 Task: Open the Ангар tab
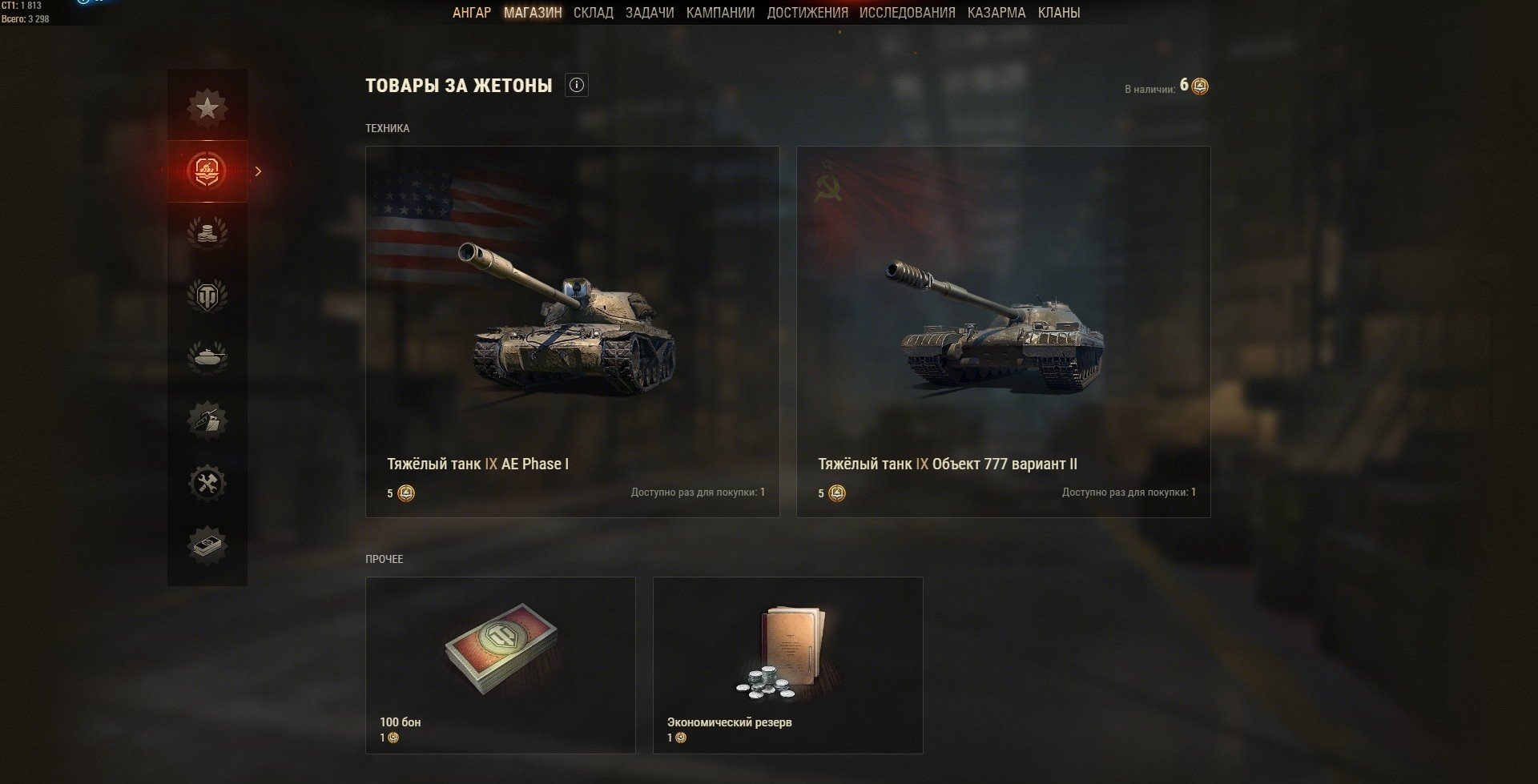pos(471,13)
